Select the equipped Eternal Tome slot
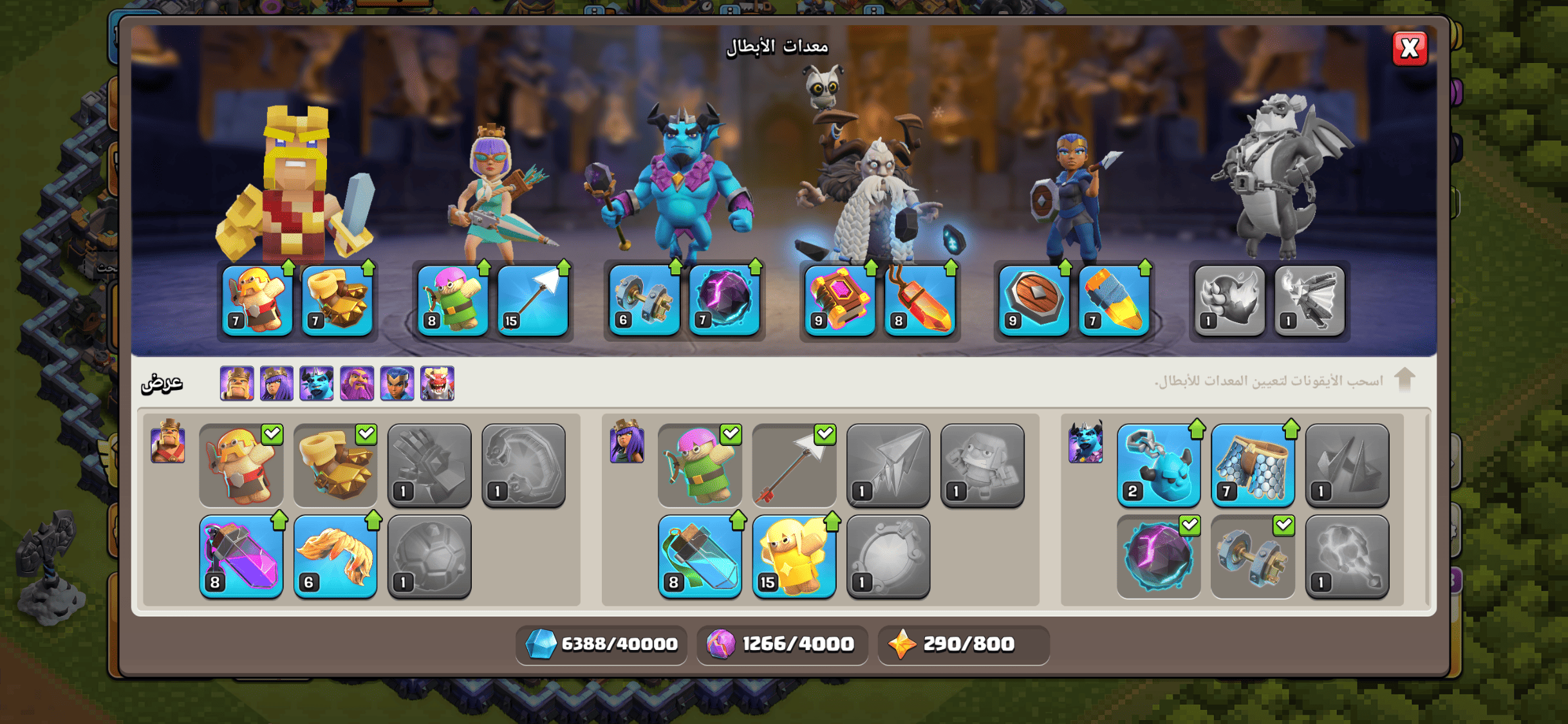Viewport: 1568px width, 724px height. click(x=840, y=301)
